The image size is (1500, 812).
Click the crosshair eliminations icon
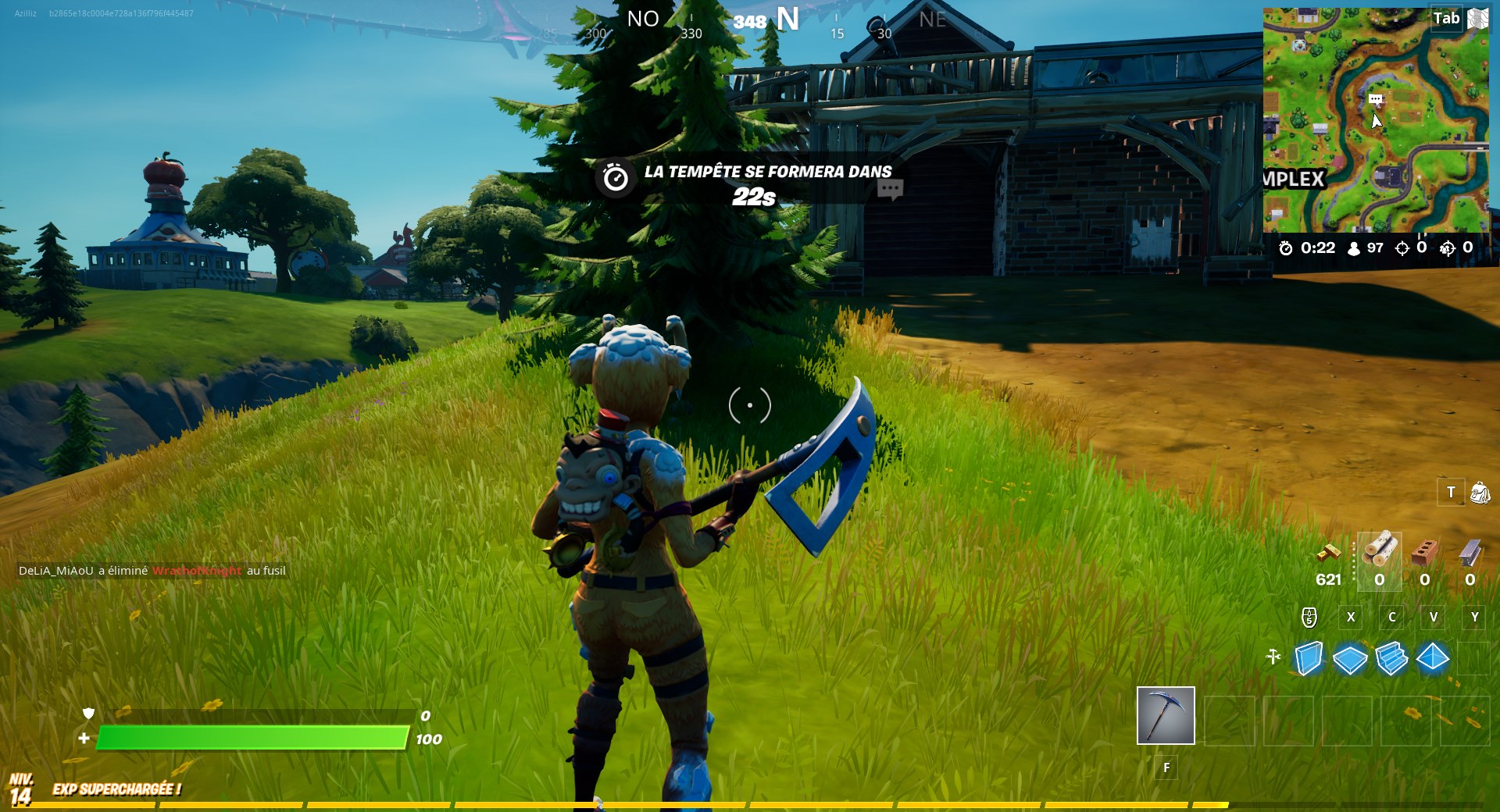tap(1402, 249)
